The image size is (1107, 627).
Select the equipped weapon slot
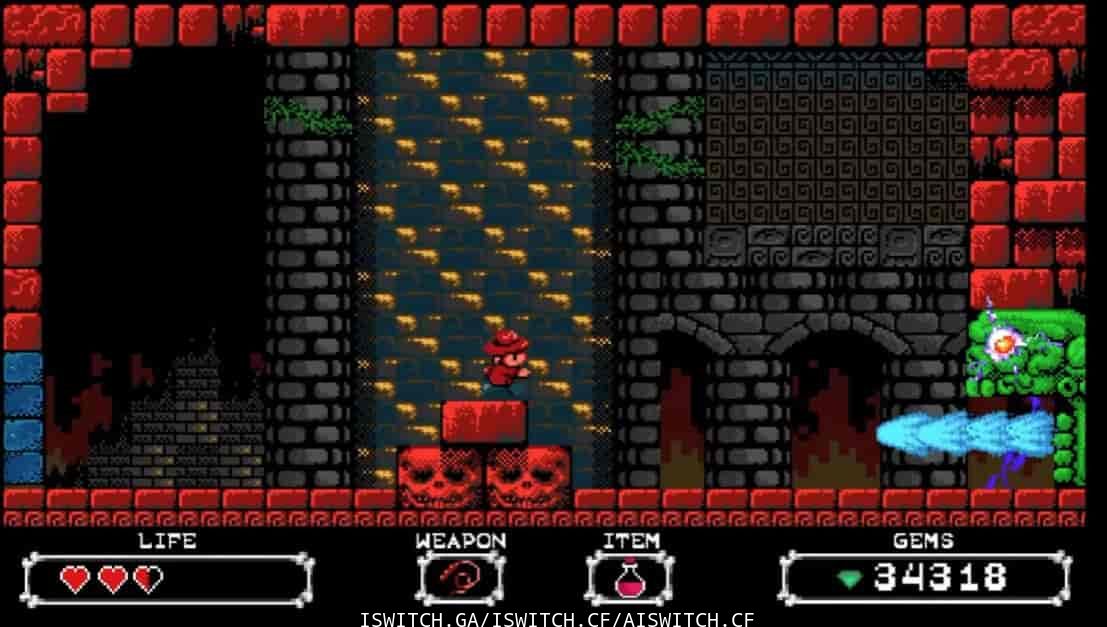461,579
